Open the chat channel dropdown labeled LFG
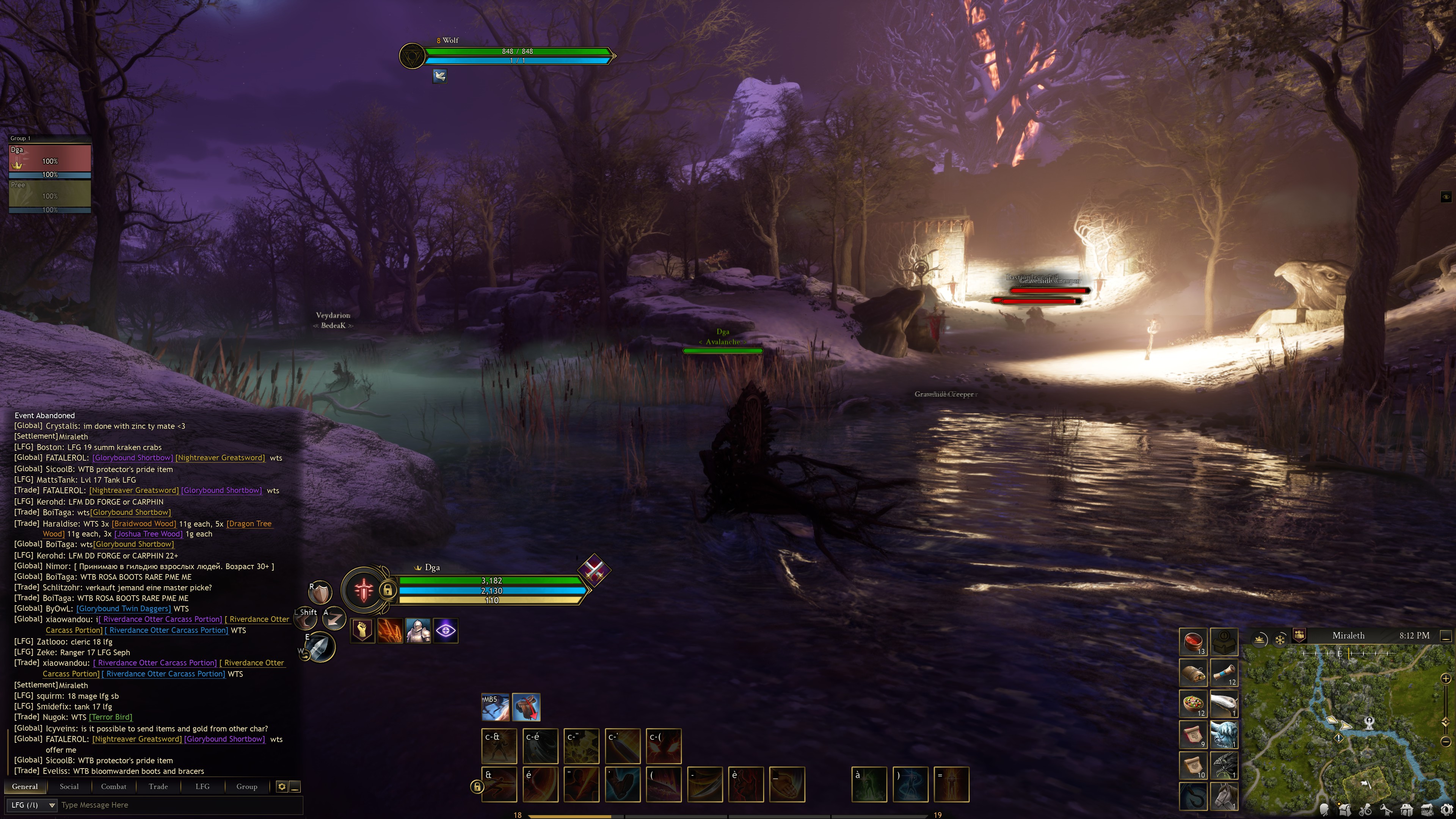 coord(33,805)
